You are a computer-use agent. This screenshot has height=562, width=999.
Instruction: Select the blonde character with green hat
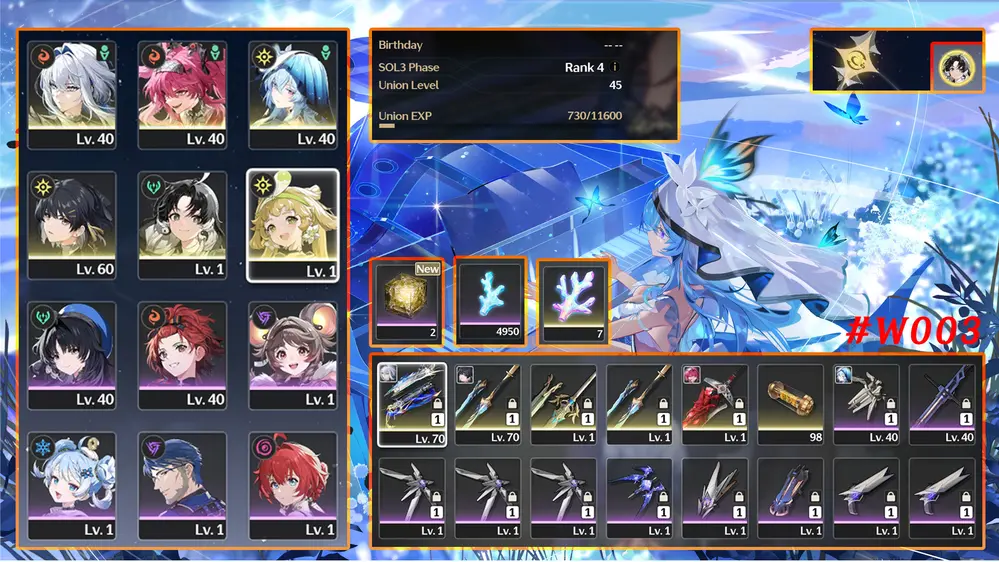coord(292,225)
